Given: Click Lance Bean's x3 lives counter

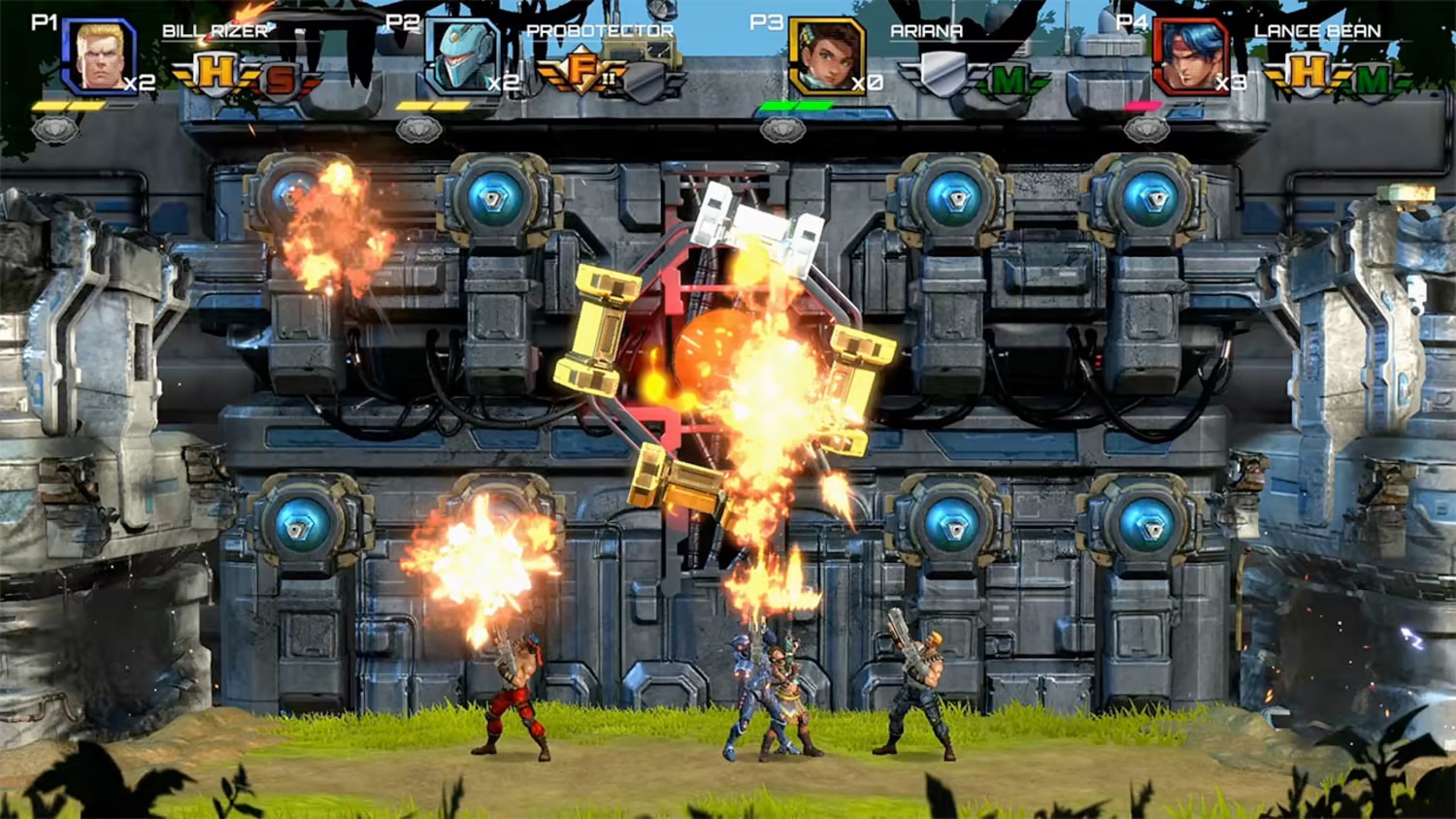Looking at the screenshot, I should (x=1230, y=82).
